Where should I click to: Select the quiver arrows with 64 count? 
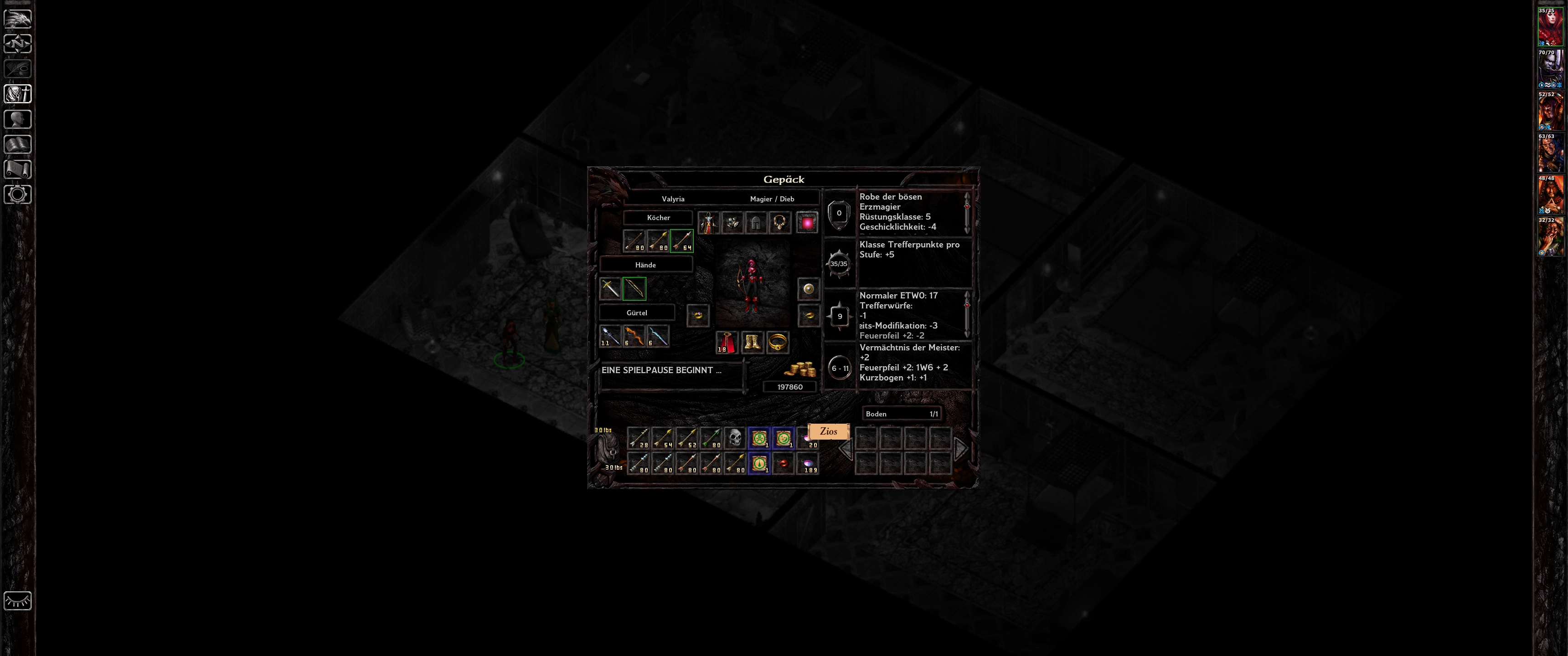click(x=682, y=241)
